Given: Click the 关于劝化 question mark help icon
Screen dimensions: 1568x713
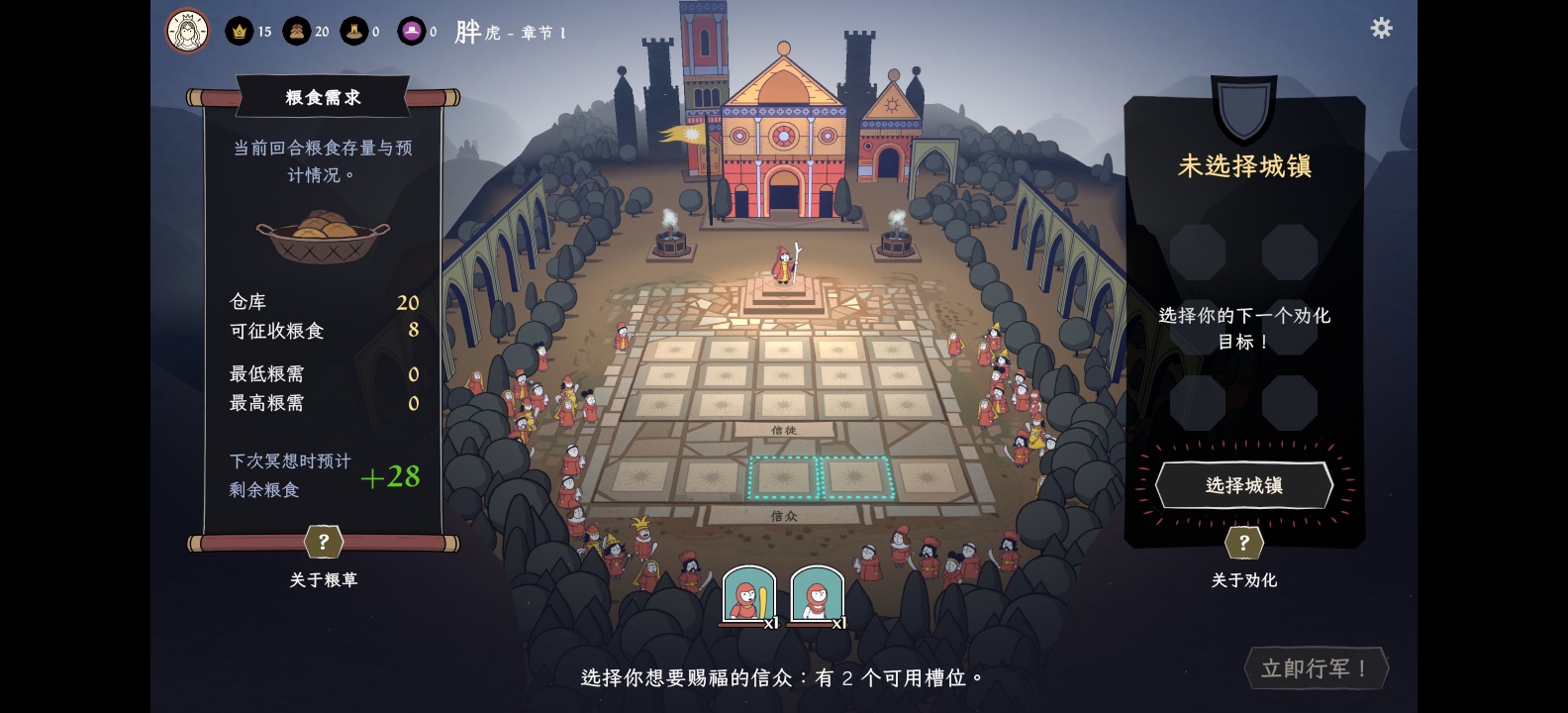Looking at the screenshot, I should [x=1244, y=542].
